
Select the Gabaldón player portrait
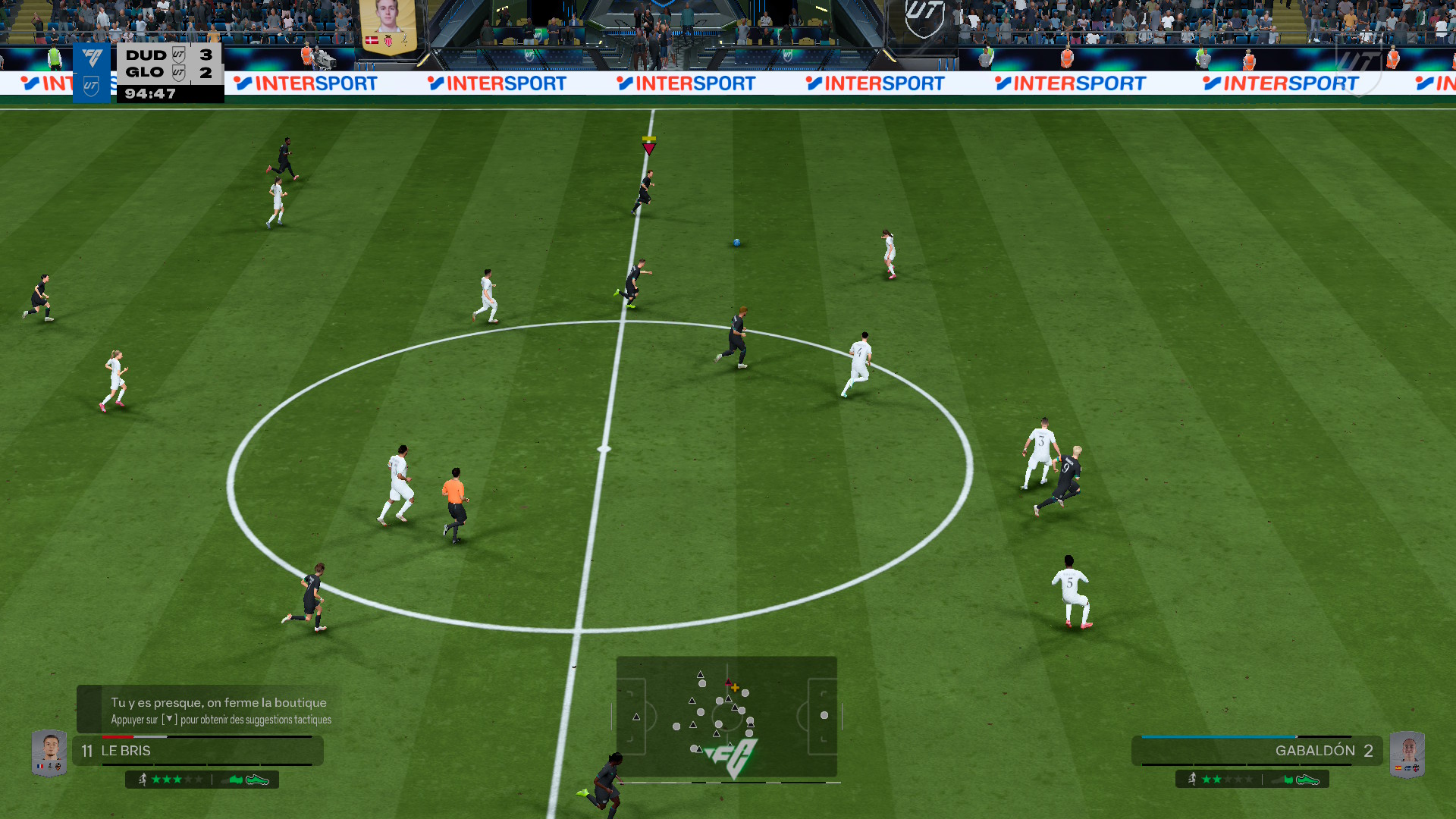pos(1407,754)
